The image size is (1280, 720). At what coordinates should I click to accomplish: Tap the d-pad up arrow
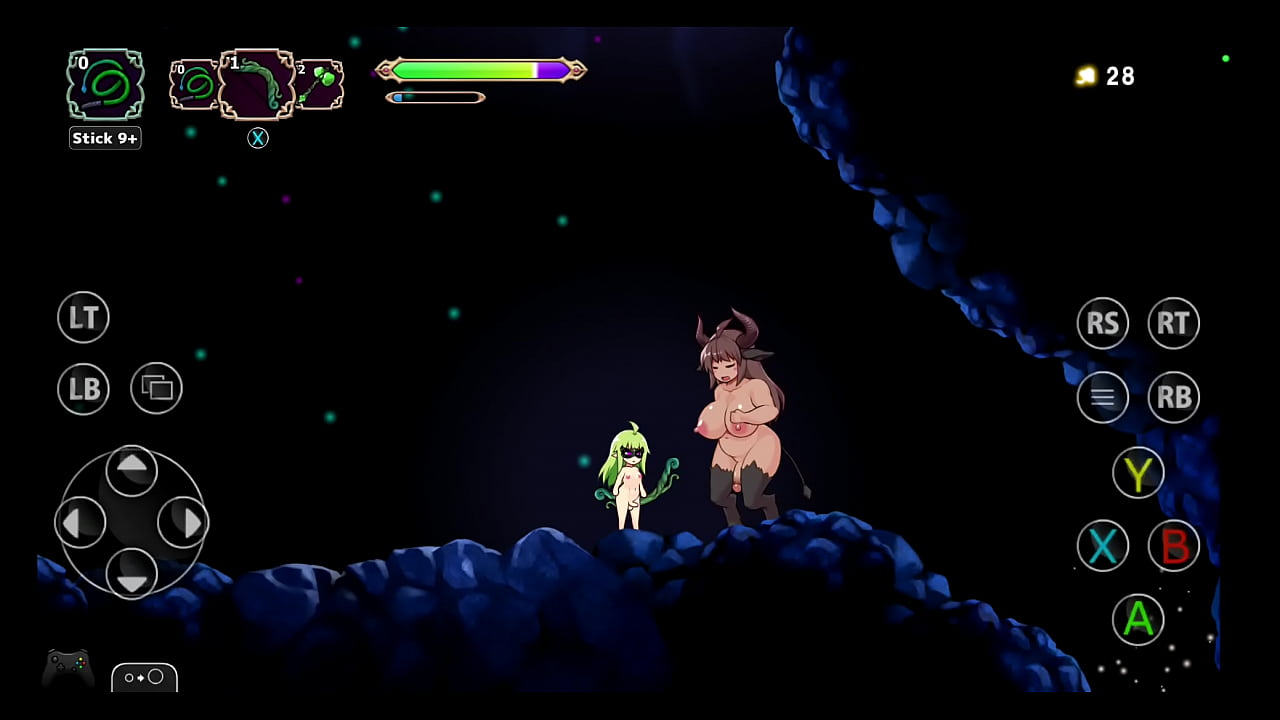point(131,470)
